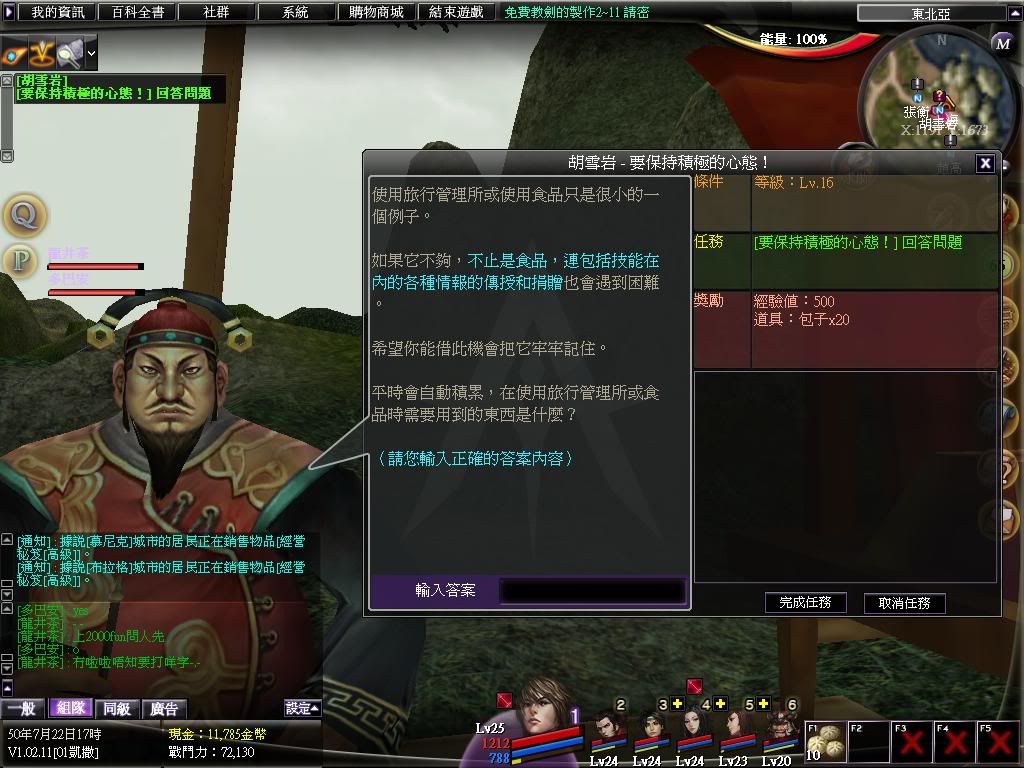Open the 百科全書 encyclopedia menu
This screenshot has width=1024, height=768.
139,12
